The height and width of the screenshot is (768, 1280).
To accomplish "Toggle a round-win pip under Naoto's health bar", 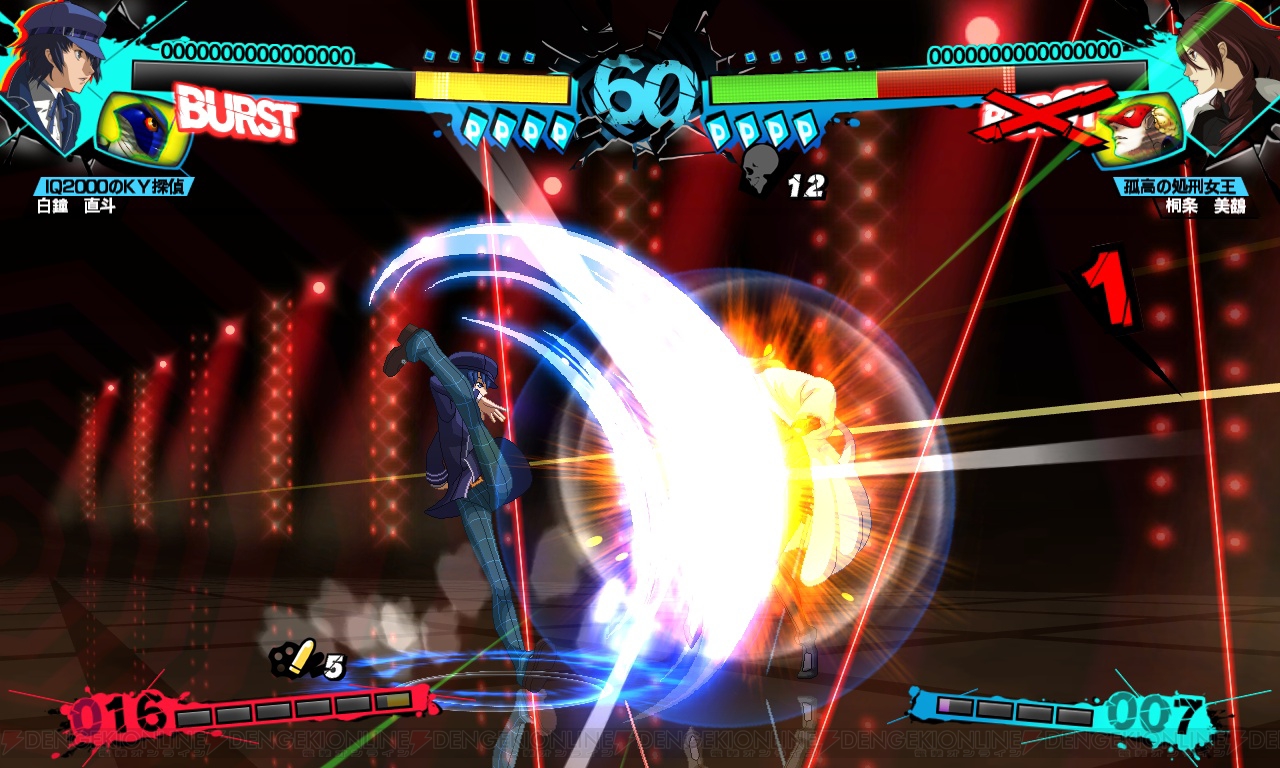I will click(500, 126).
